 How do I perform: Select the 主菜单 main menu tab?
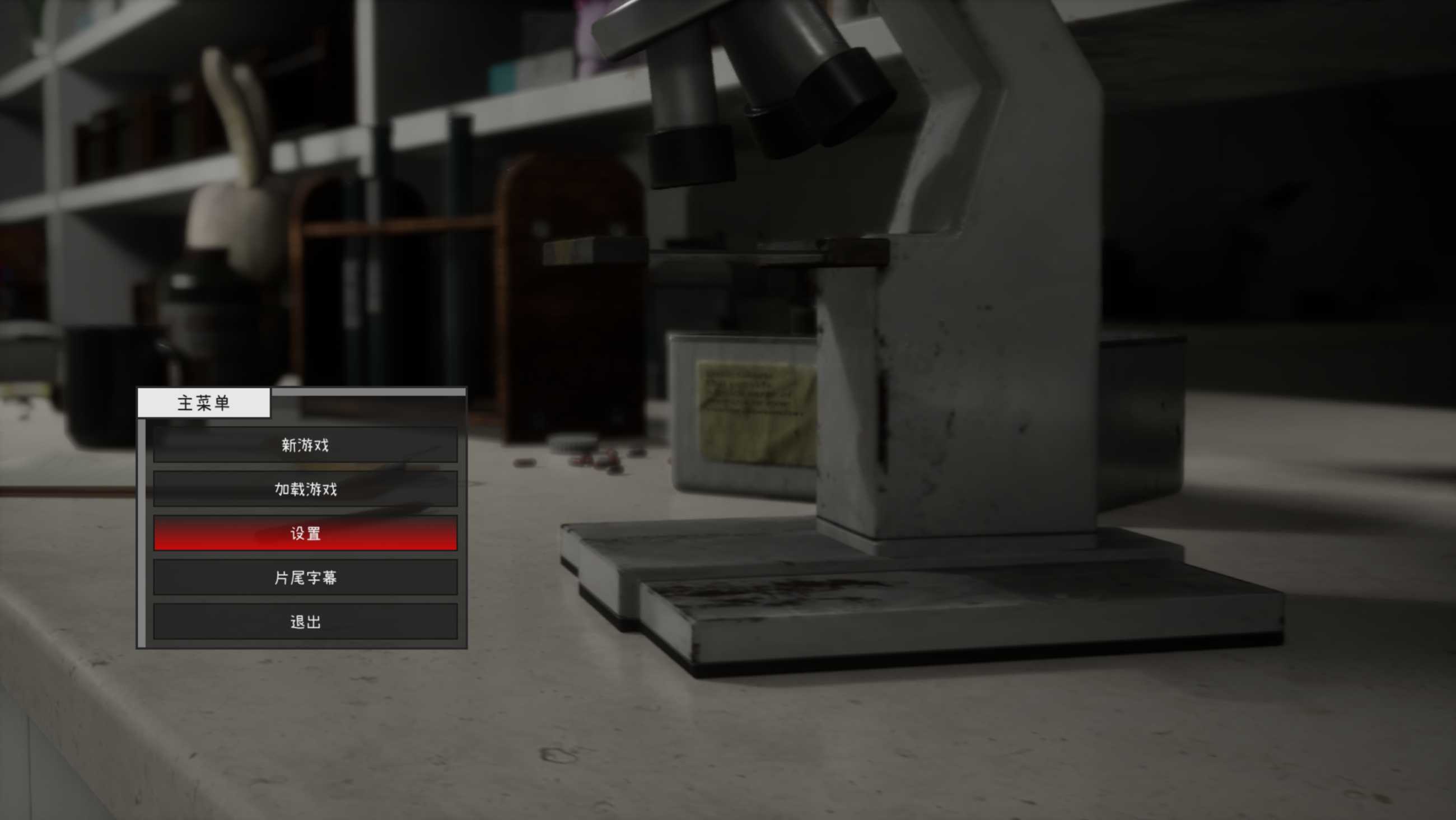point(203,403)
